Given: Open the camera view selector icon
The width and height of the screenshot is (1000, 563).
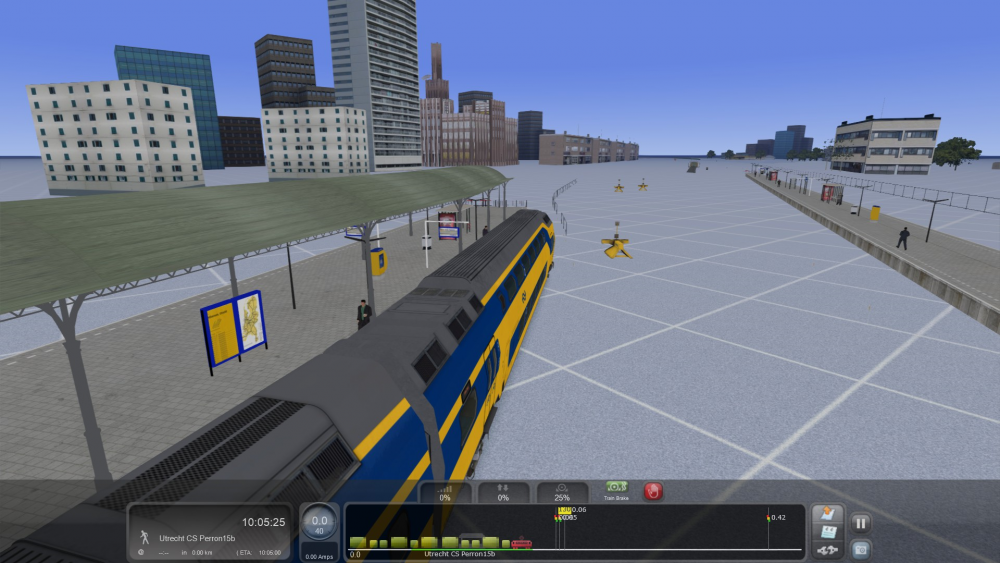Looking at the screenshot, I should click(860, 548).
